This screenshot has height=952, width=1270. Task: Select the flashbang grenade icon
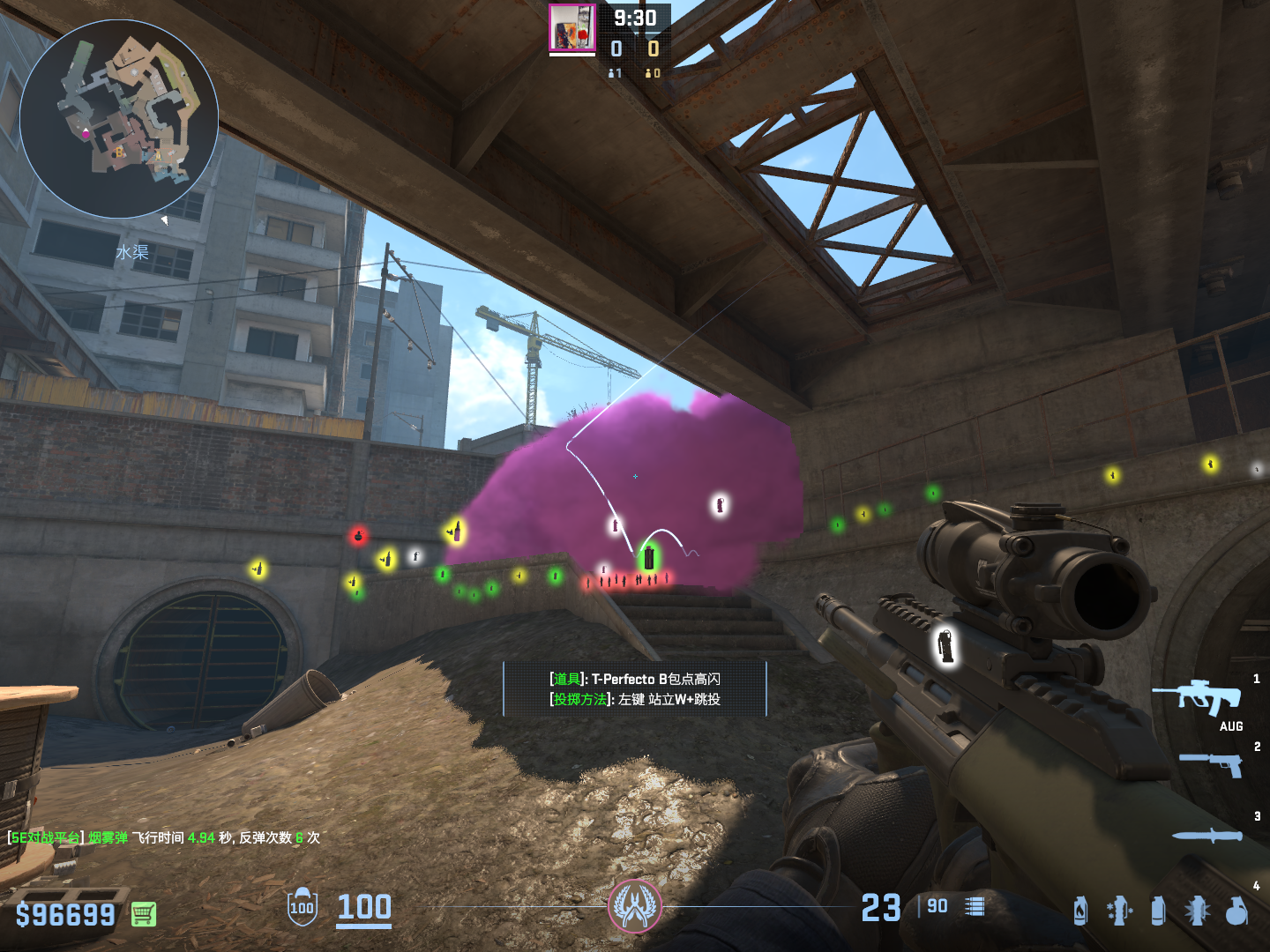[x=1197, y=911]
